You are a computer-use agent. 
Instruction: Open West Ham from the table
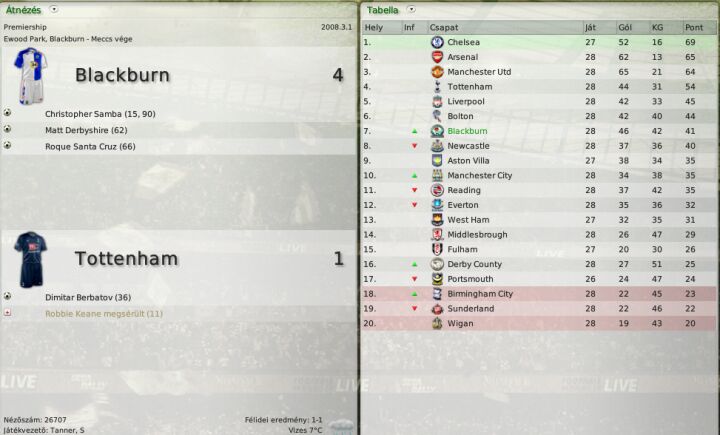point(468,220)
